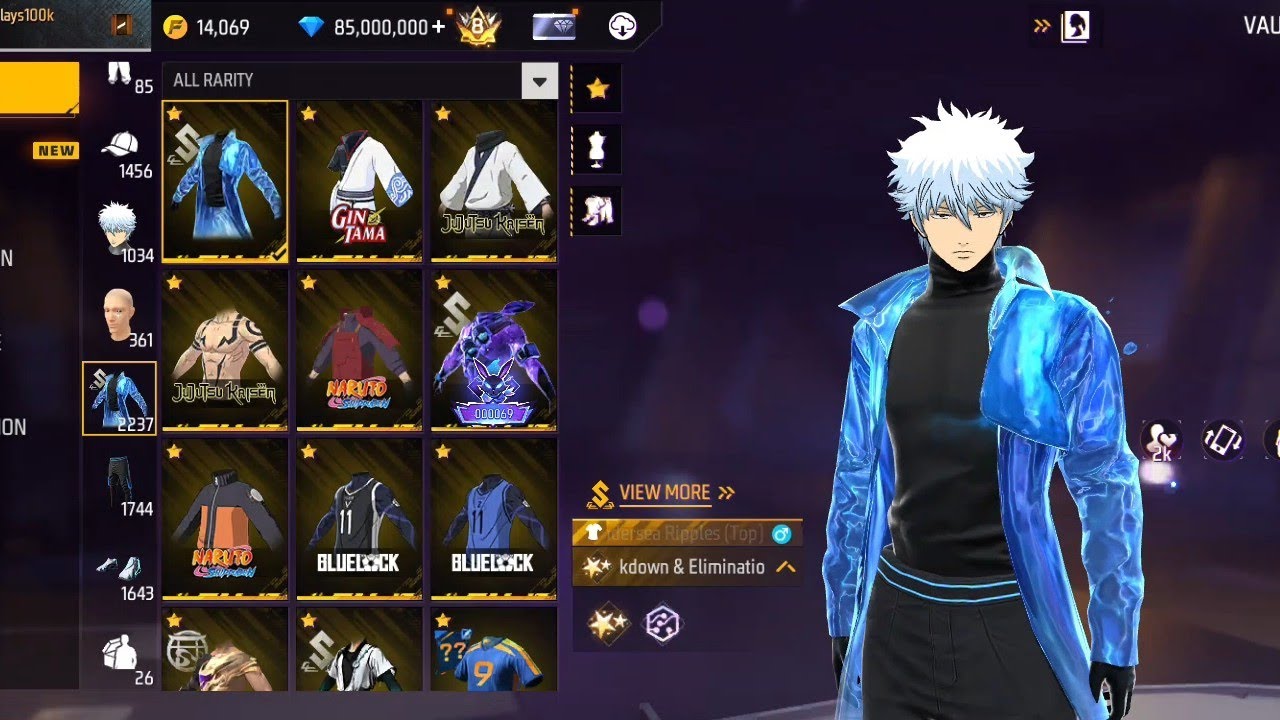Select the blue Undersea Ripples jacket
This screenshot has height=720, width=1280.
225,181
